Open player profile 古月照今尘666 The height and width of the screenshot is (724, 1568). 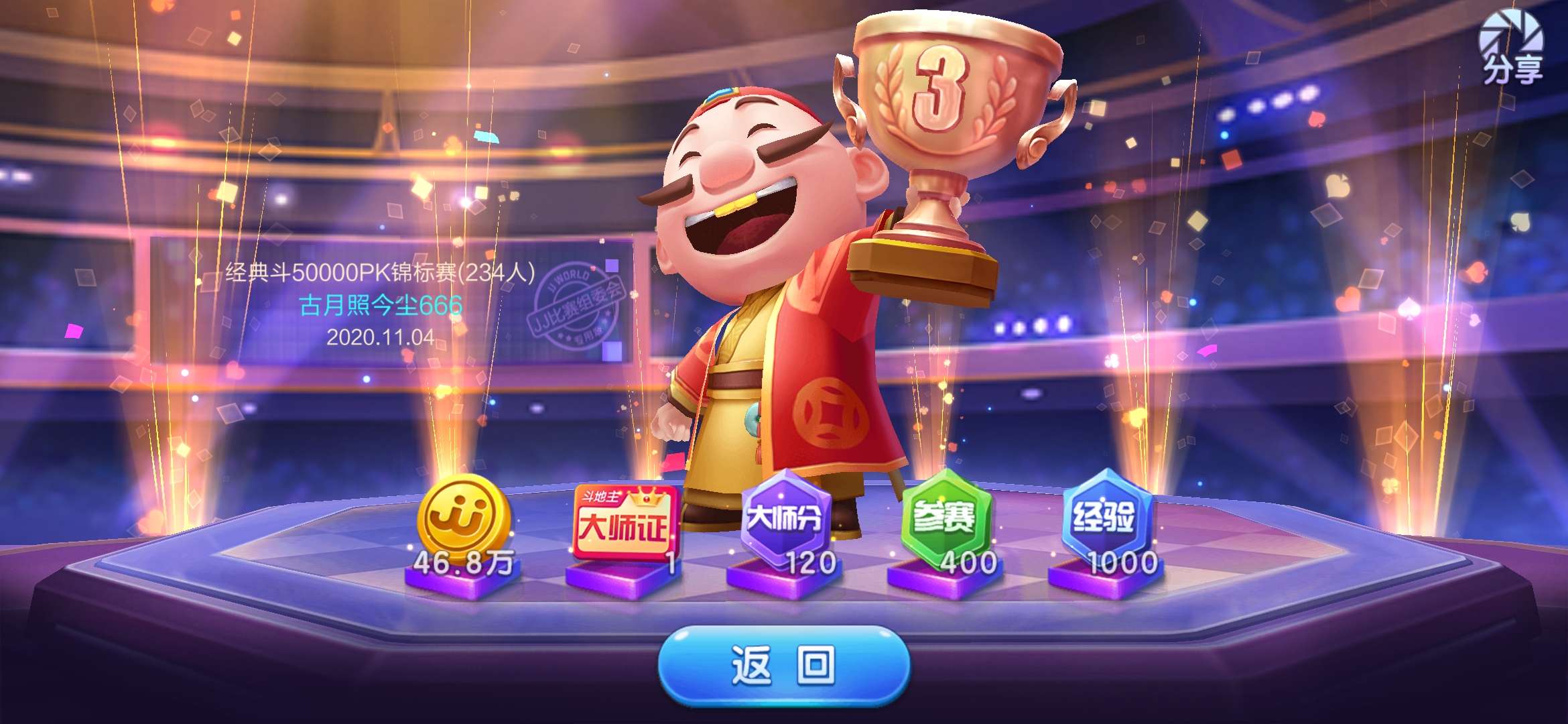382,306
